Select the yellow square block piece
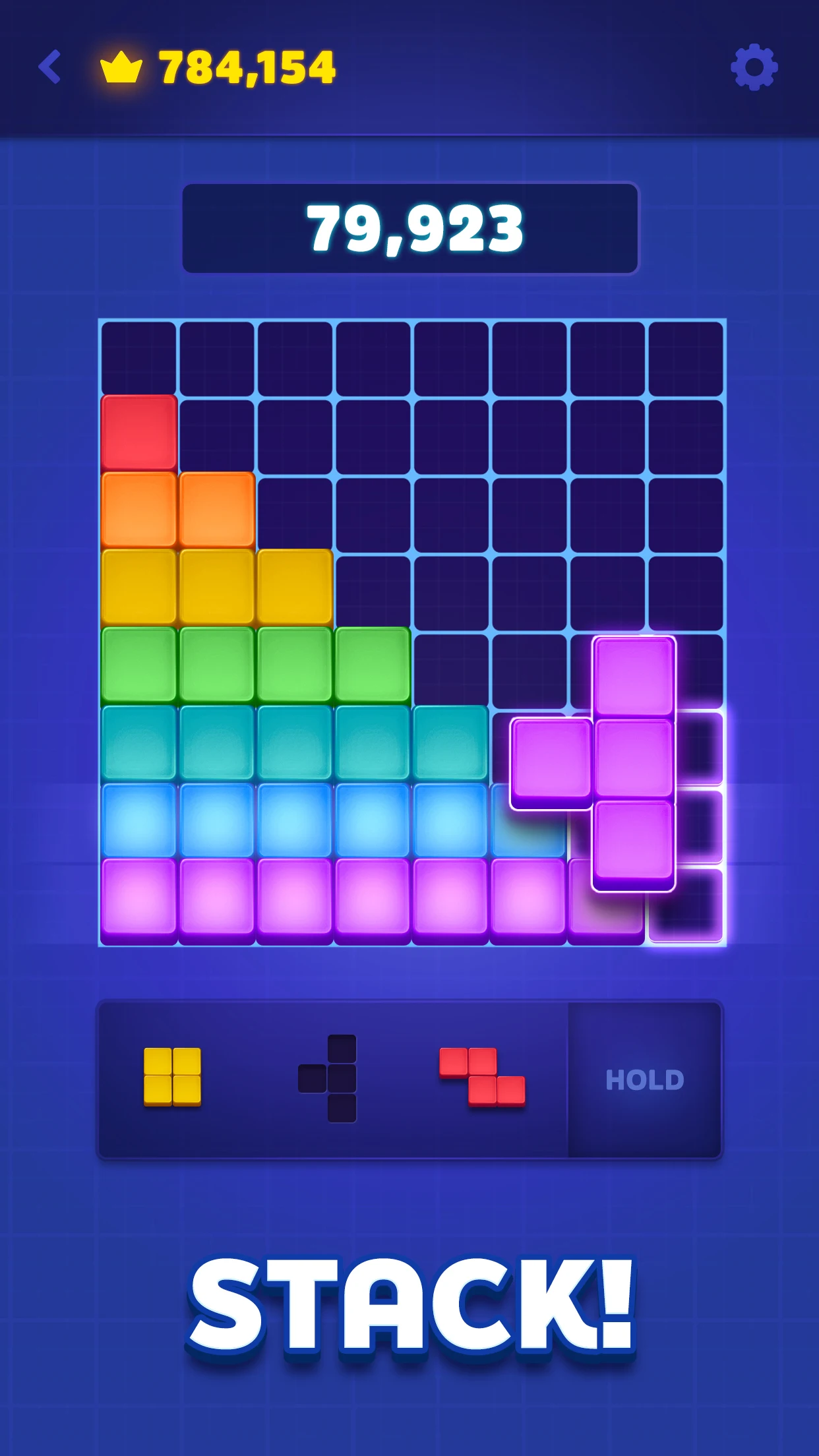 point(172,1076)
